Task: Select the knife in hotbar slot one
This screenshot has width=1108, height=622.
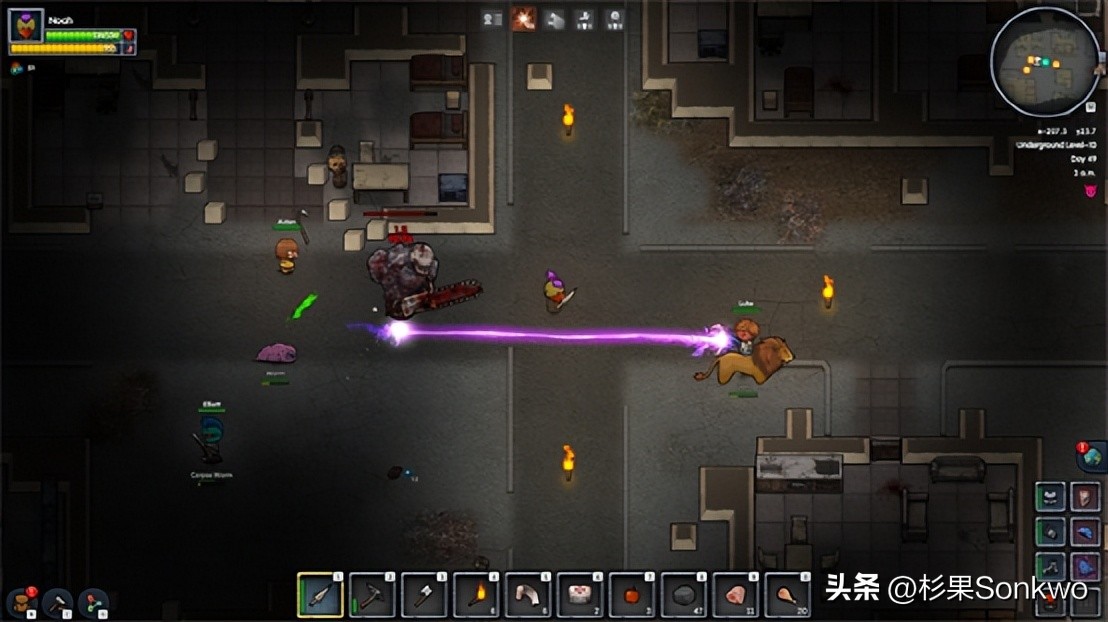Action: point(321,595)
